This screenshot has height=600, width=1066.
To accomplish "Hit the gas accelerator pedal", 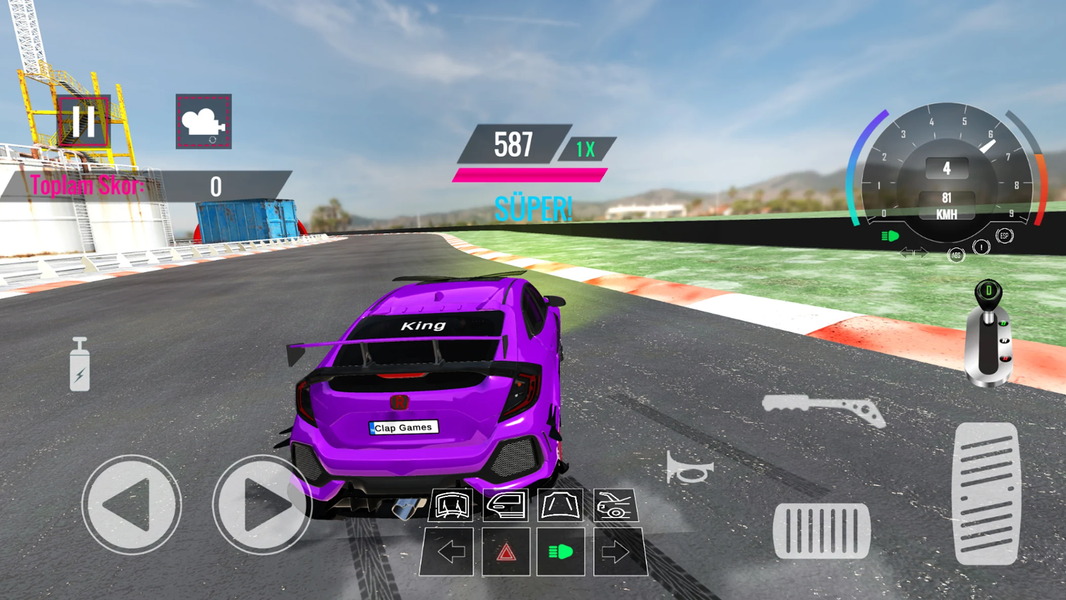I will click(x=985, y=493).
